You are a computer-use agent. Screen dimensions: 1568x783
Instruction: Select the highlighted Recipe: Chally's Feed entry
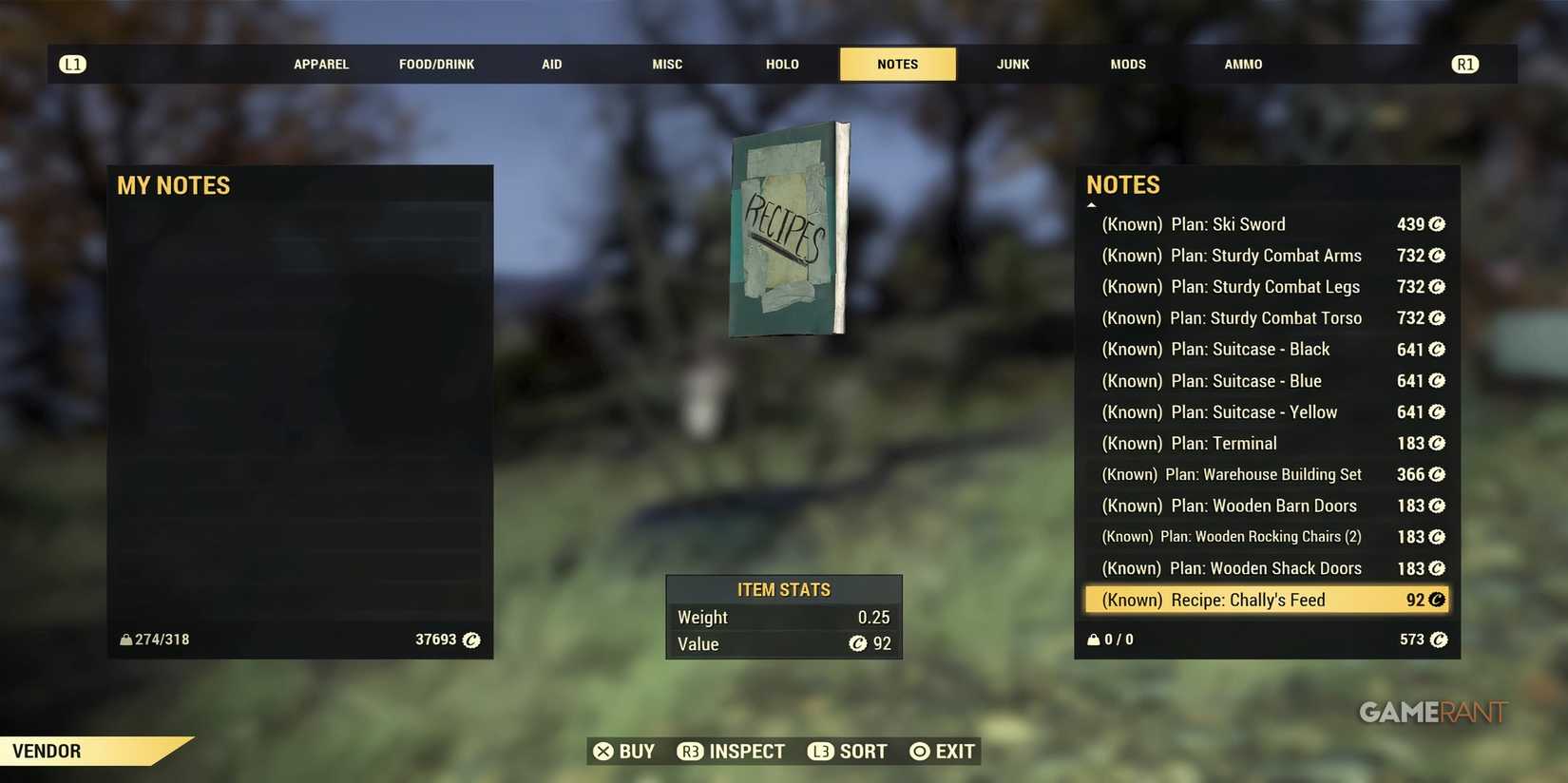pos(1264,600)
